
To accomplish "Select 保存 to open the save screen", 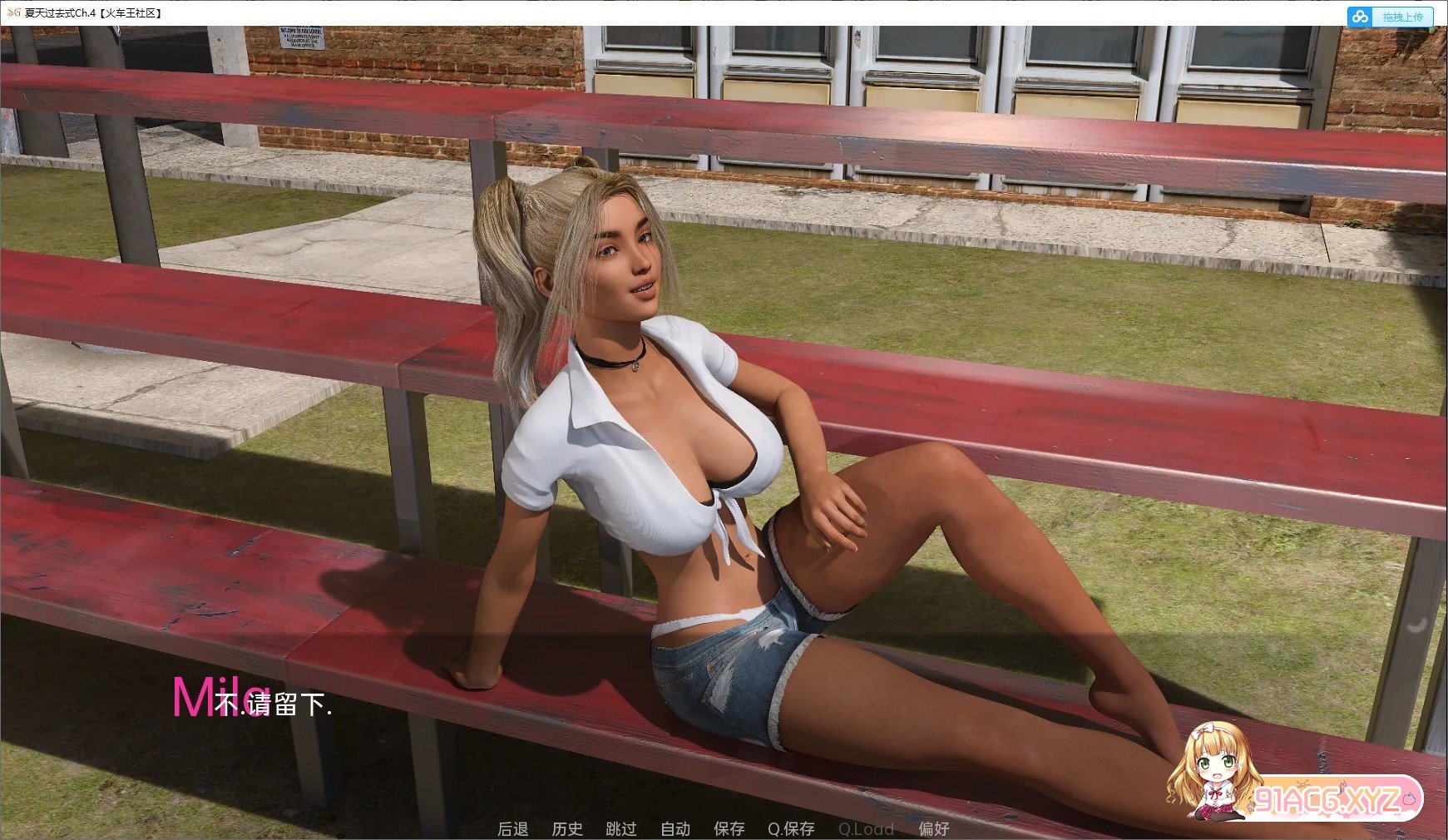I will point(729,828).
